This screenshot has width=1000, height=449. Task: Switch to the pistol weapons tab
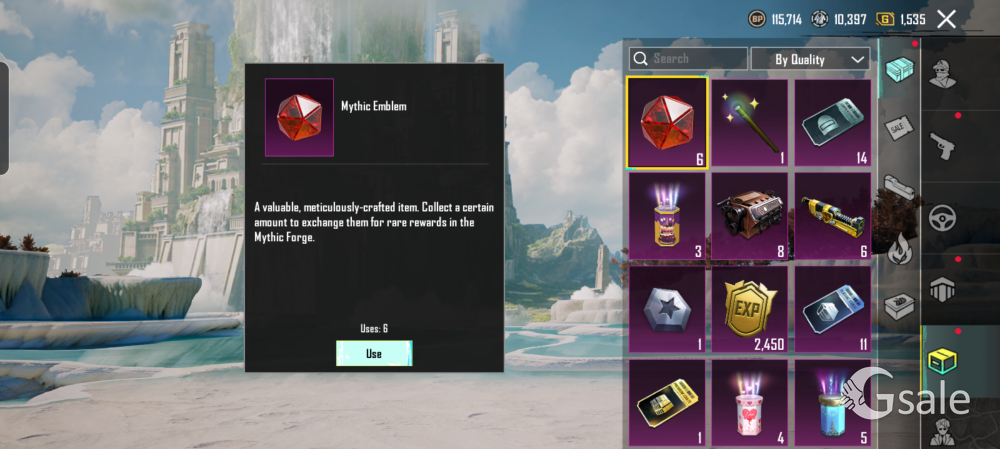tap(943, 145)
